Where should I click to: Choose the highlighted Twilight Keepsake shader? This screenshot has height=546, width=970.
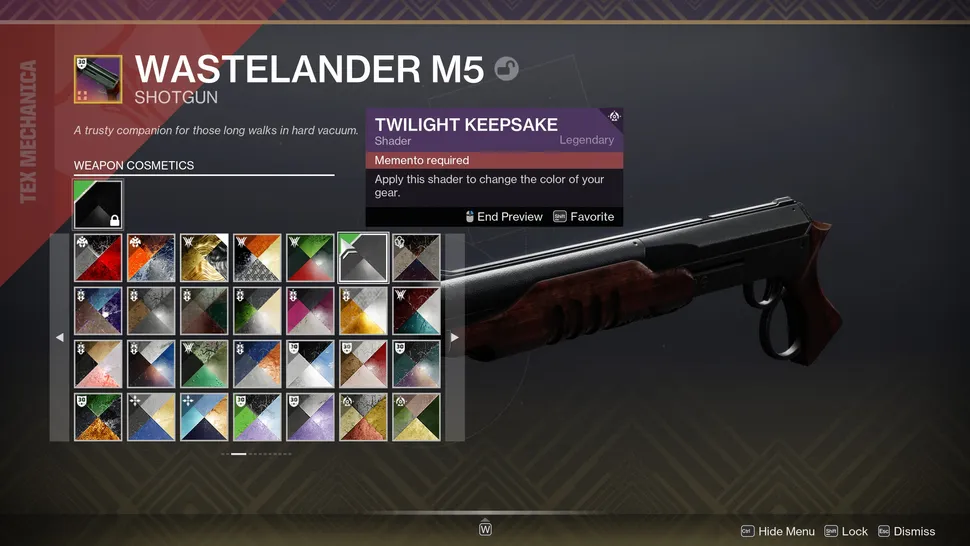click(x=363, y=258)
